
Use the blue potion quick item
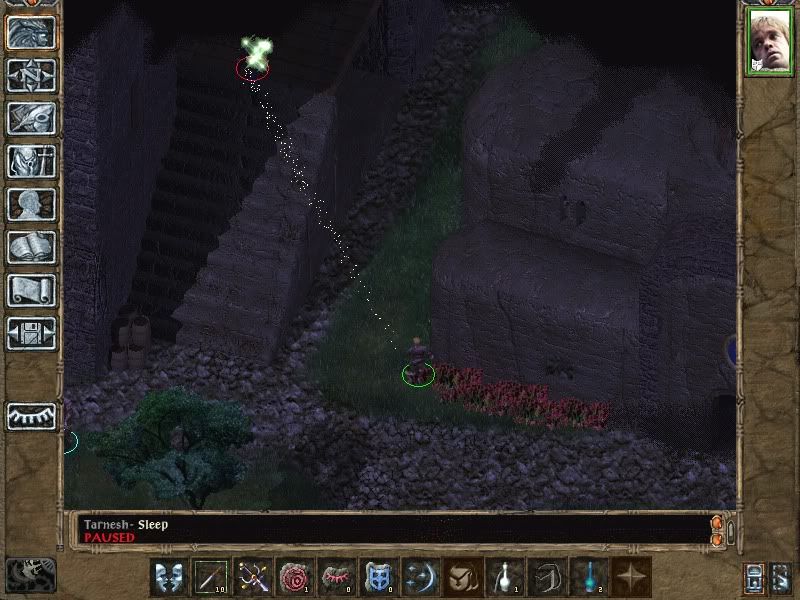point(589,577)
